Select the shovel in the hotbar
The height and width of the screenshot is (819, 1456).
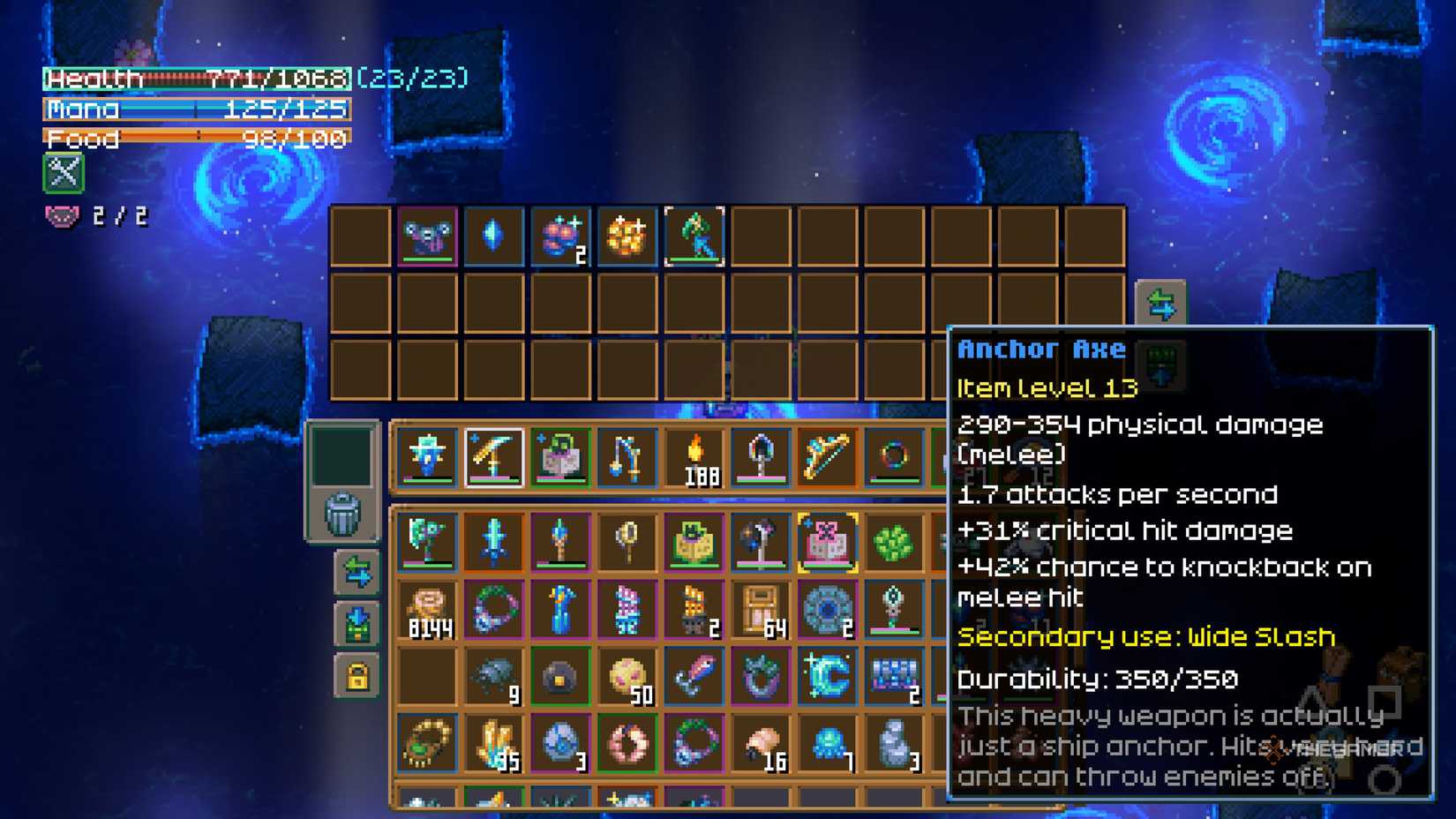tap(762, 456)
